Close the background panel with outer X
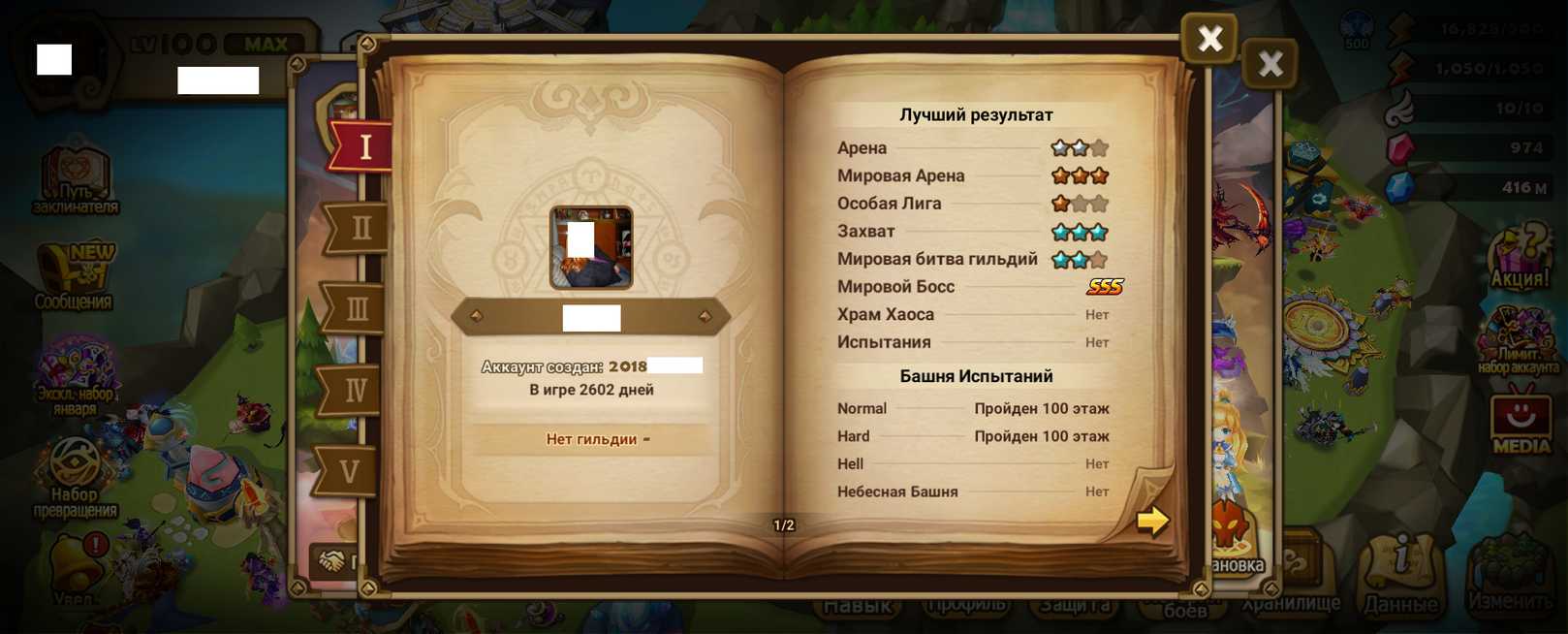Viewport: 1568px width, 634px height. click(1270, 65)
